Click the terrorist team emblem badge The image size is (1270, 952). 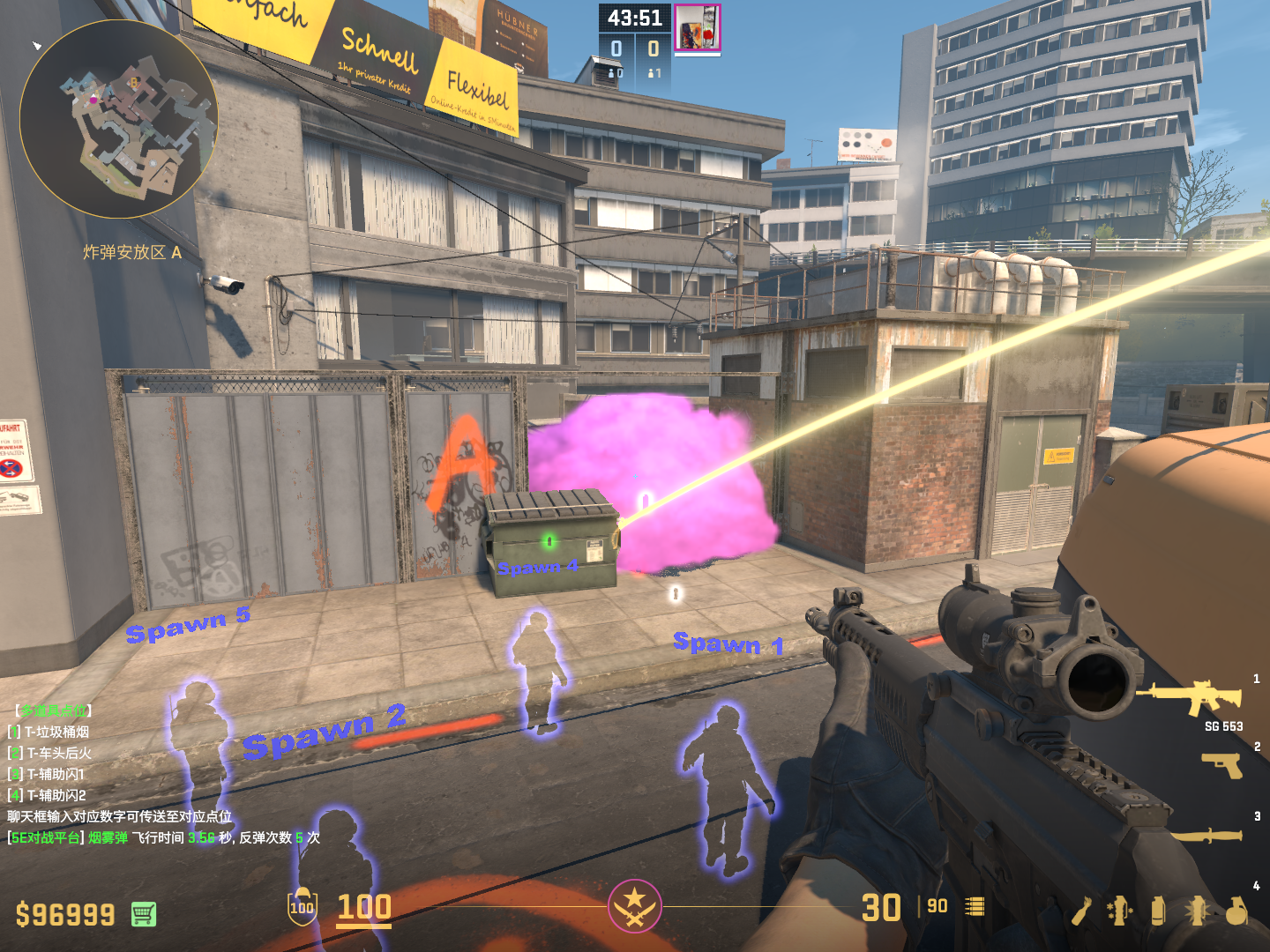click(634, 905)
